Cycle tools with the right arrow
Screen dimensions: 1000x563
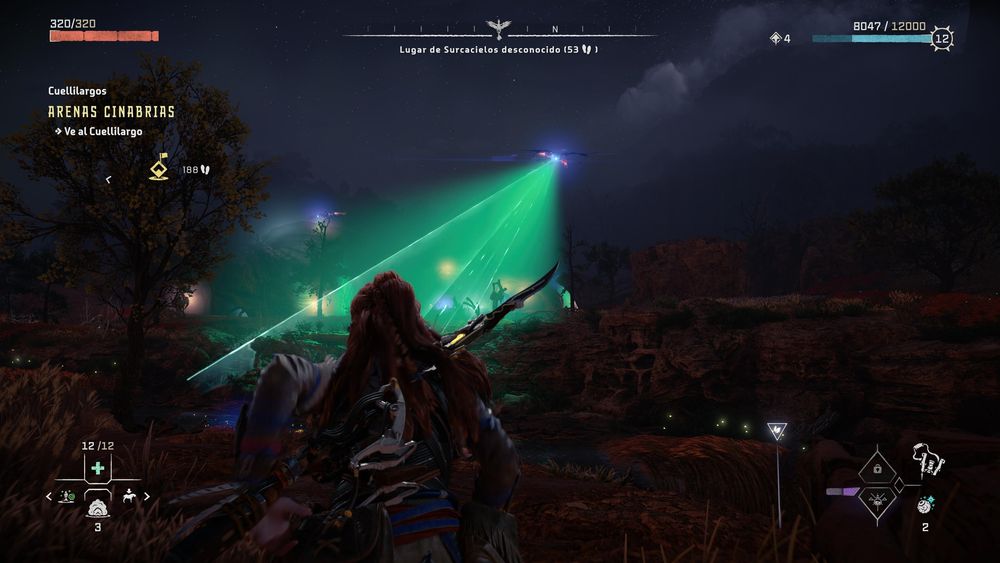(147, 496)
